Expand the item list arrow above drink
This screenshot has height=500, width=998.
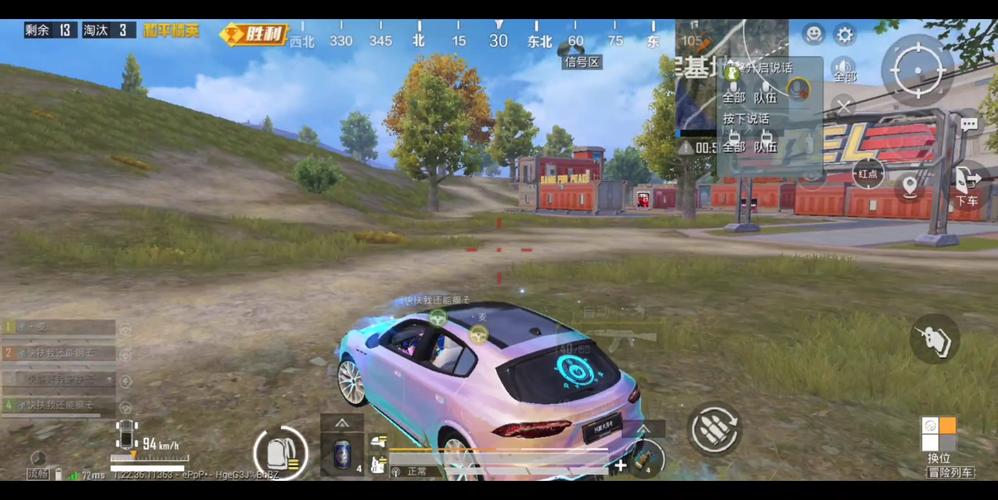(342, 423)
